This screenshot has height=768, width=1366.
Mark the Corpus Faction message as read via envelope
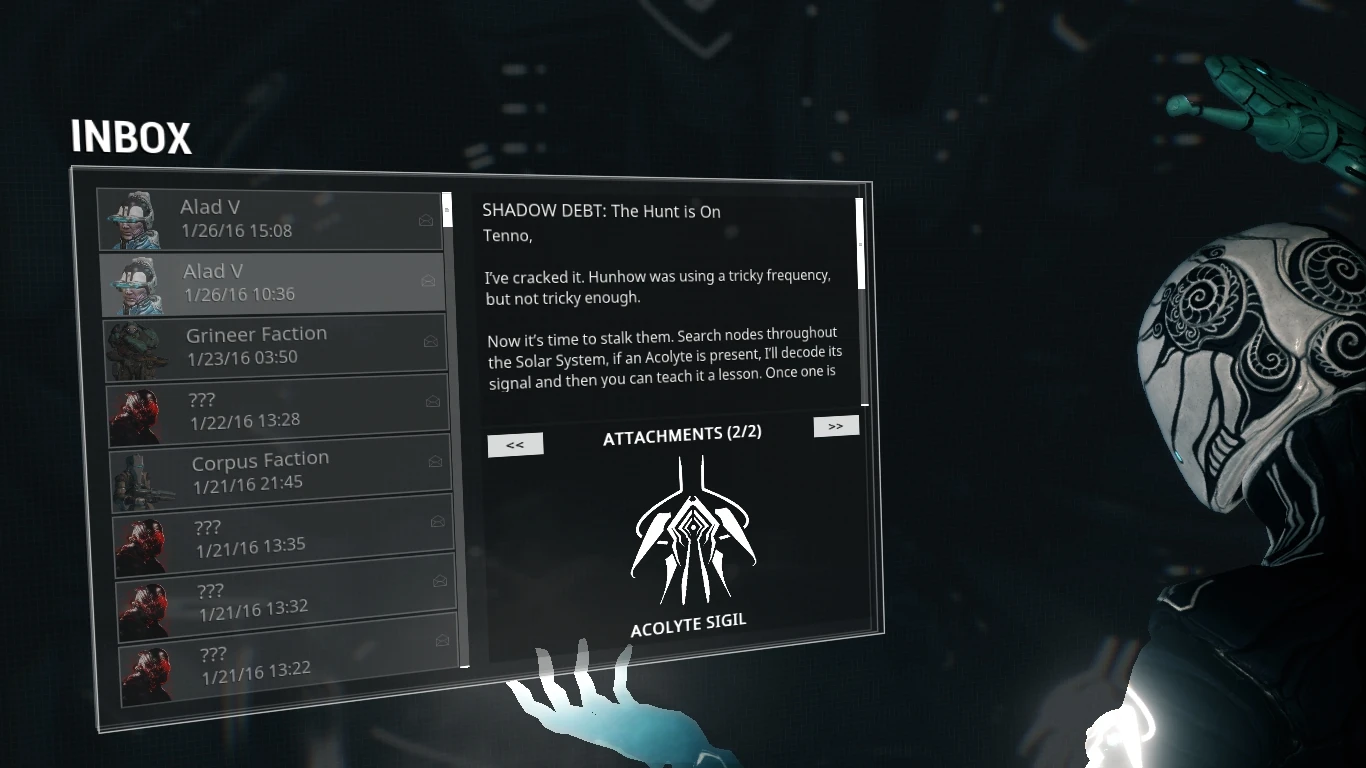point(436,461)
